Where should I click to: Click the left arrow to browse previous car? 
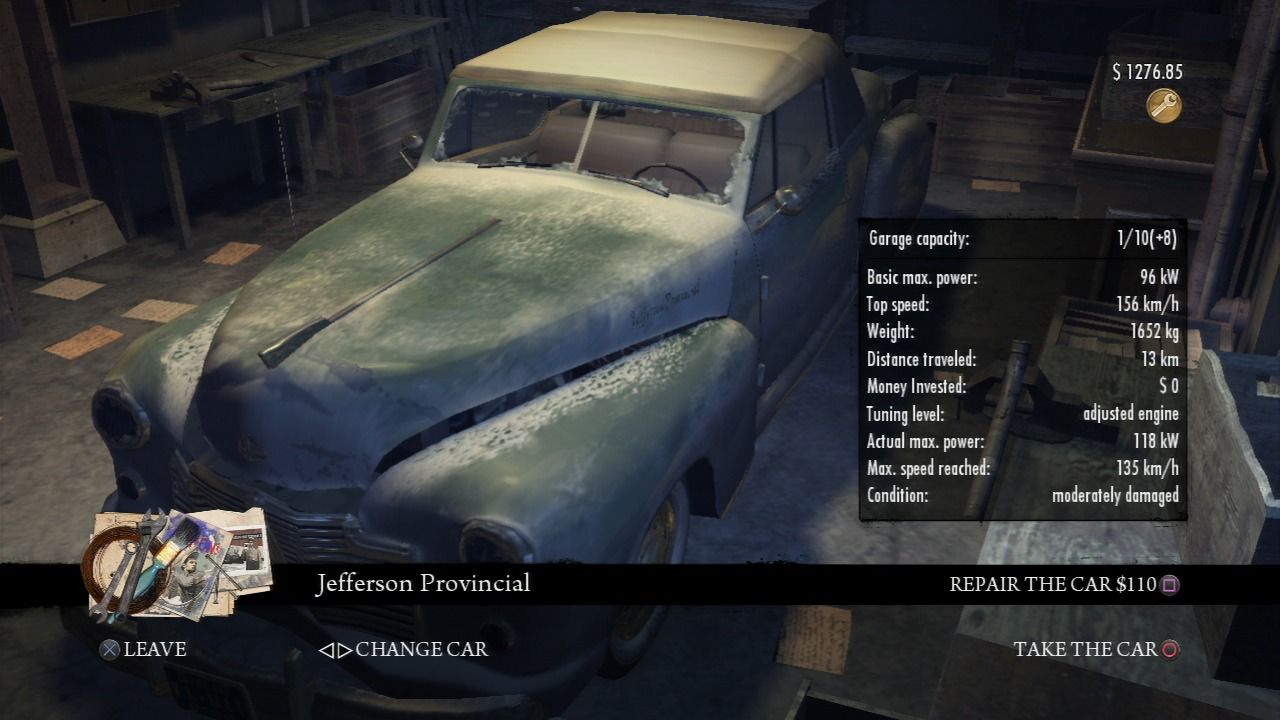[x=329, y=649]
